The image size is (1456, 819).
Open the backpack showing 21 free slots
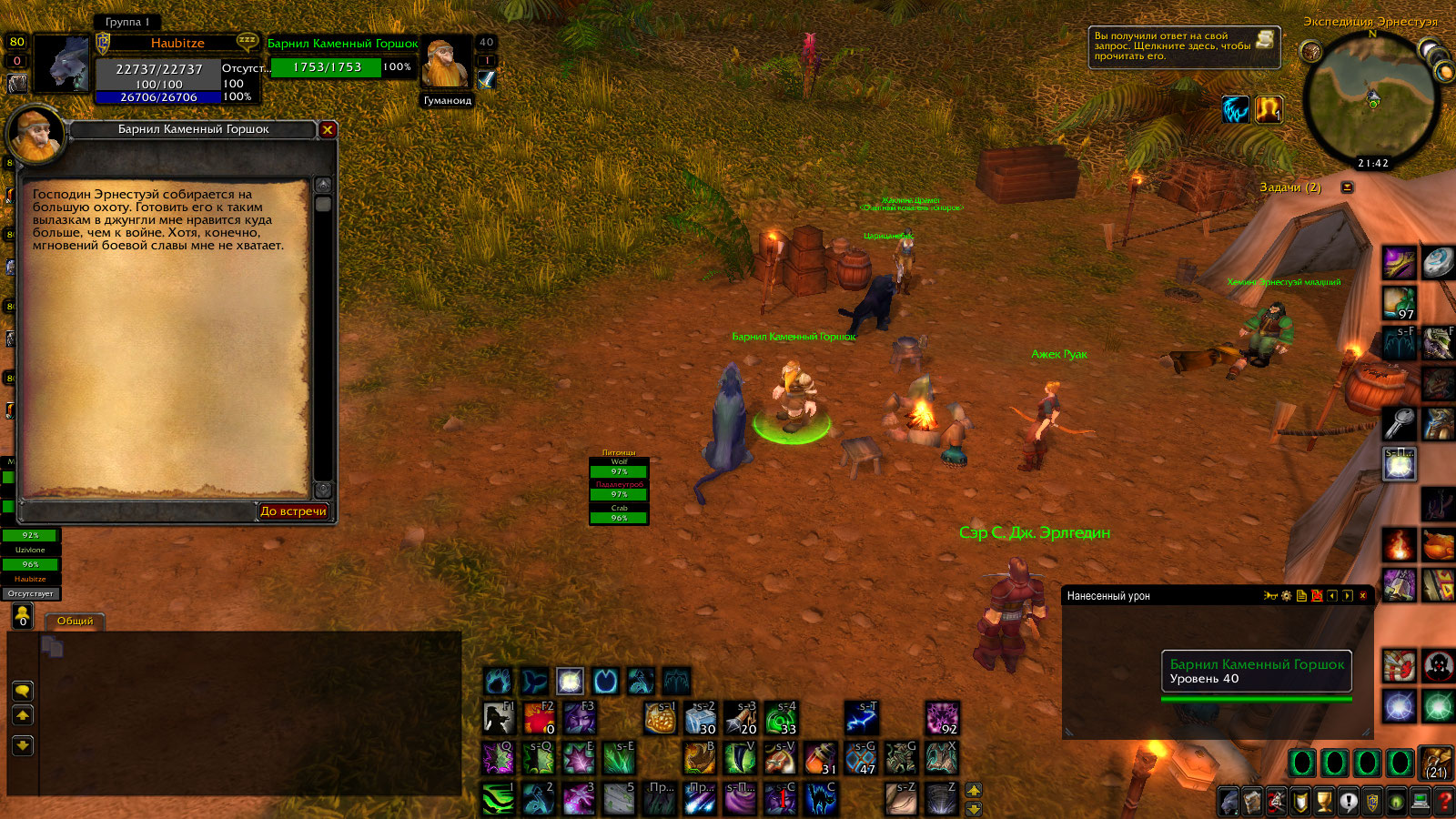tap(1436, 763)
